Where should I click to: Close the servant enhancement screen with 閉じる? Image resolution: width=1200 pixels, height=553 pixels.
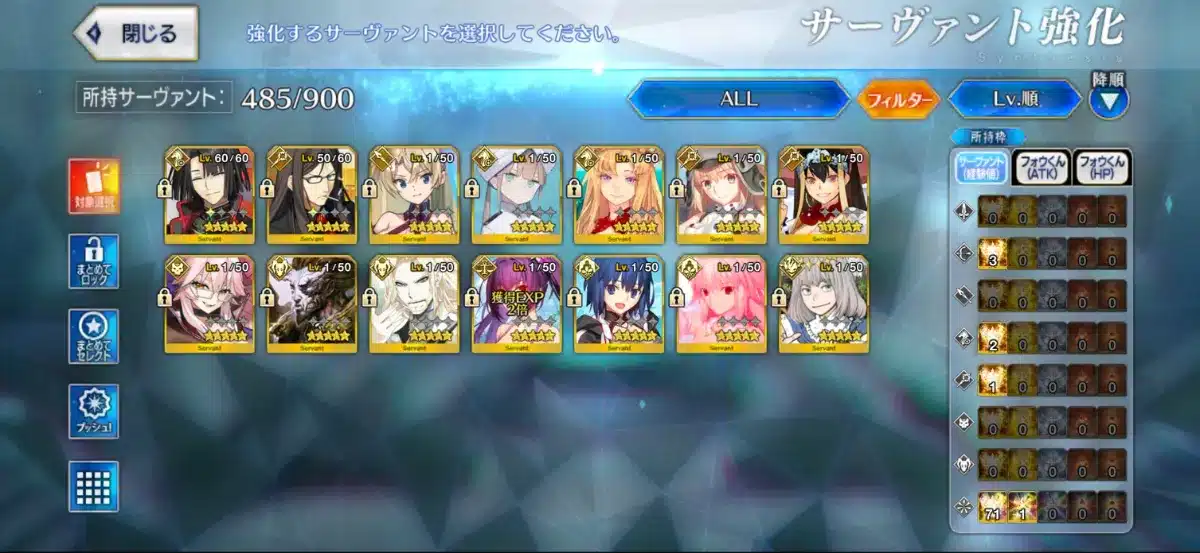tap(136, 33)
